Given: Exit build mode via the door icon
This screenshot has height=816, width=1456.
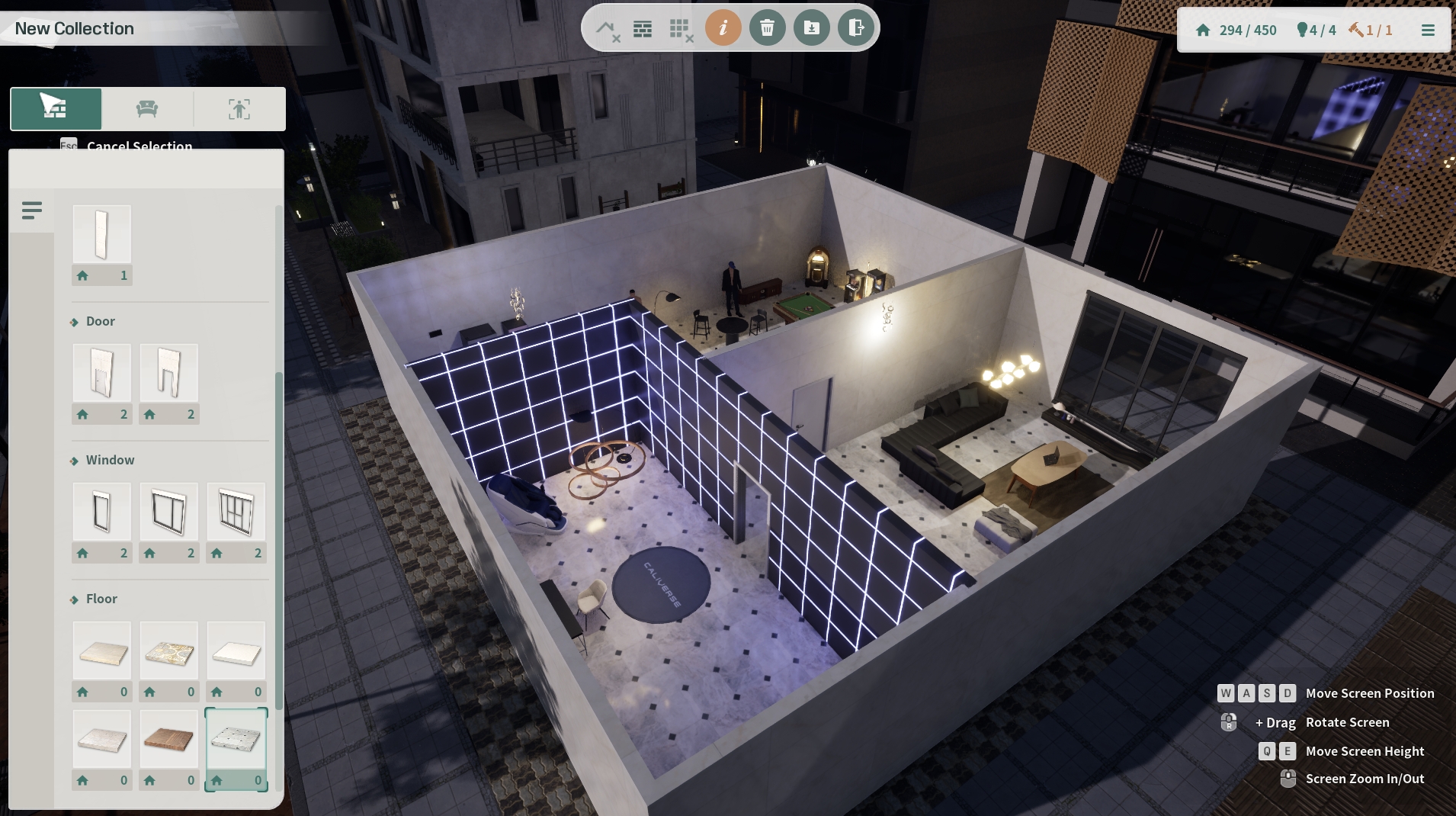Looking at the screenshot, I should pos(855,29).
